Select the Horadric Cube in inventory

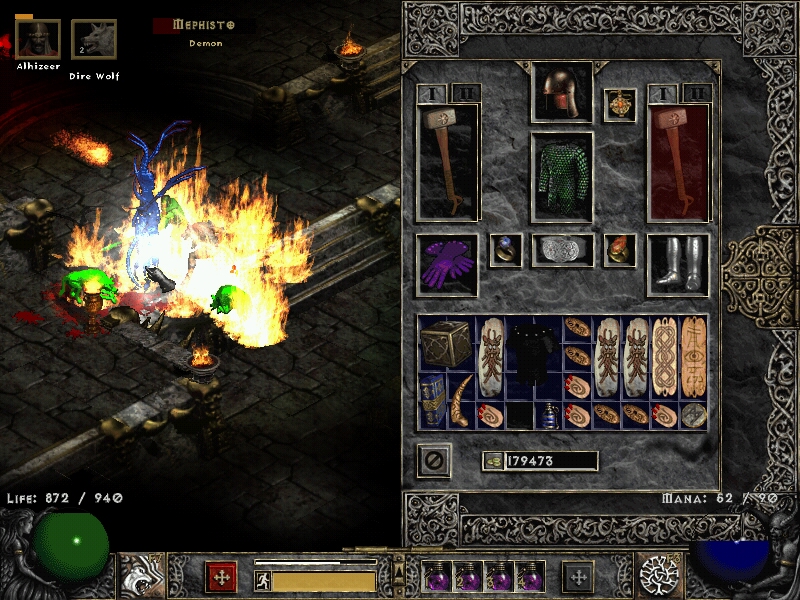[446, 343]
